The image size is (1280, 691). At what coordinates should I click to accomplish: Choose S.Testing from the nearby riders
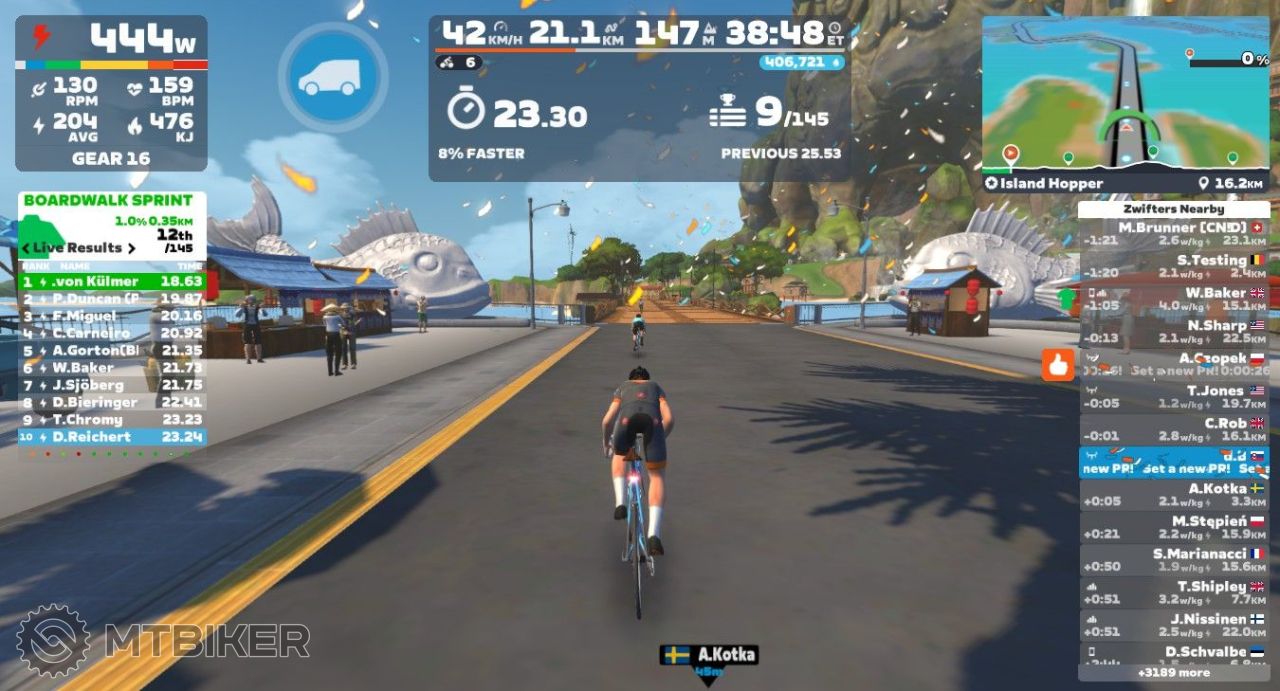1173,266
